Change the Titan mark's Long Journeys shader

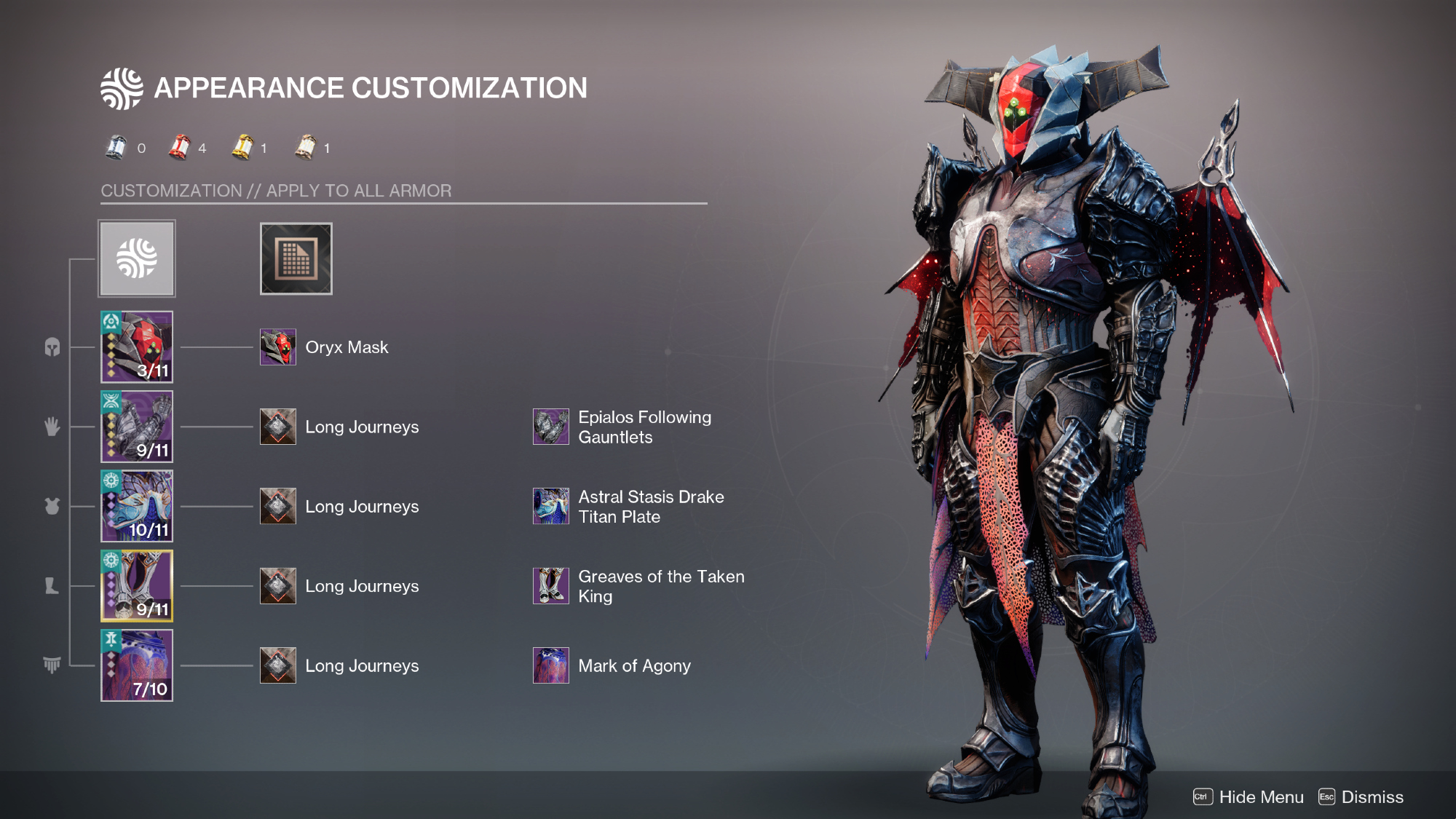(278, 665)
